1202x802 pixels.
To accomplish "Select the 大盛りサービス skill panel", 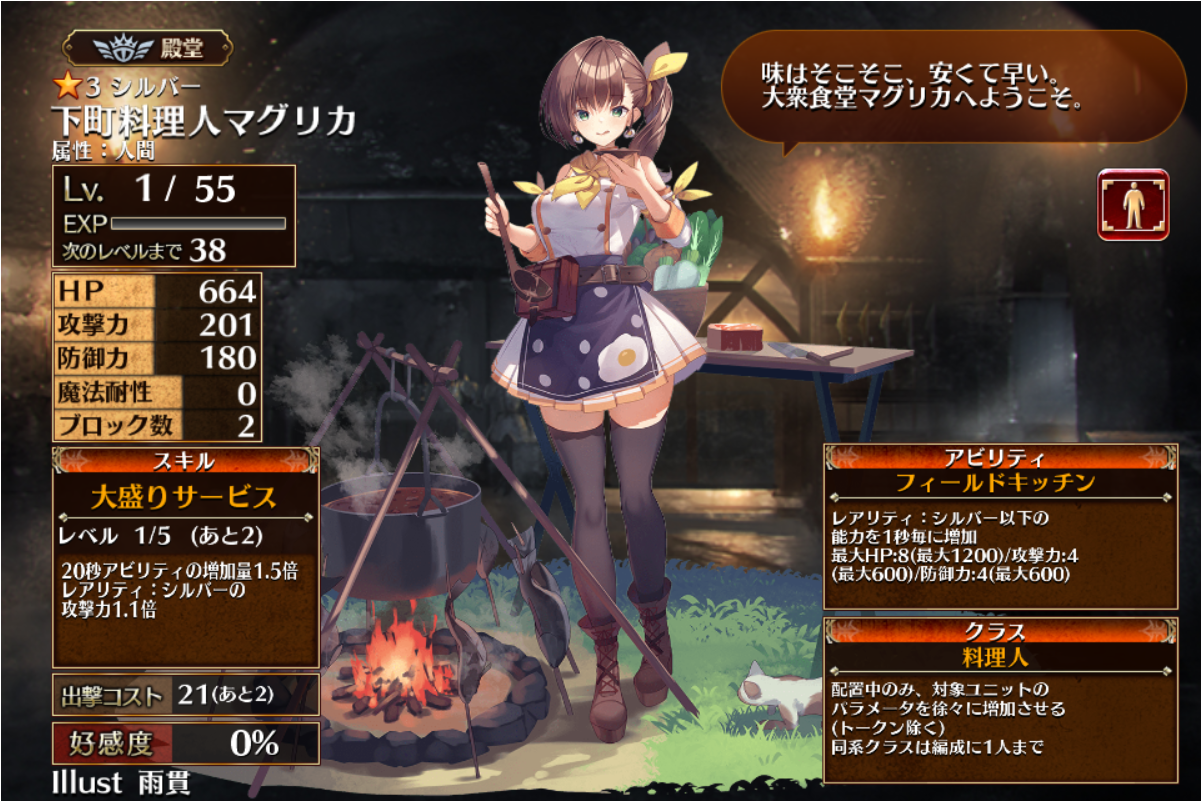I will [x=185, y=497].
